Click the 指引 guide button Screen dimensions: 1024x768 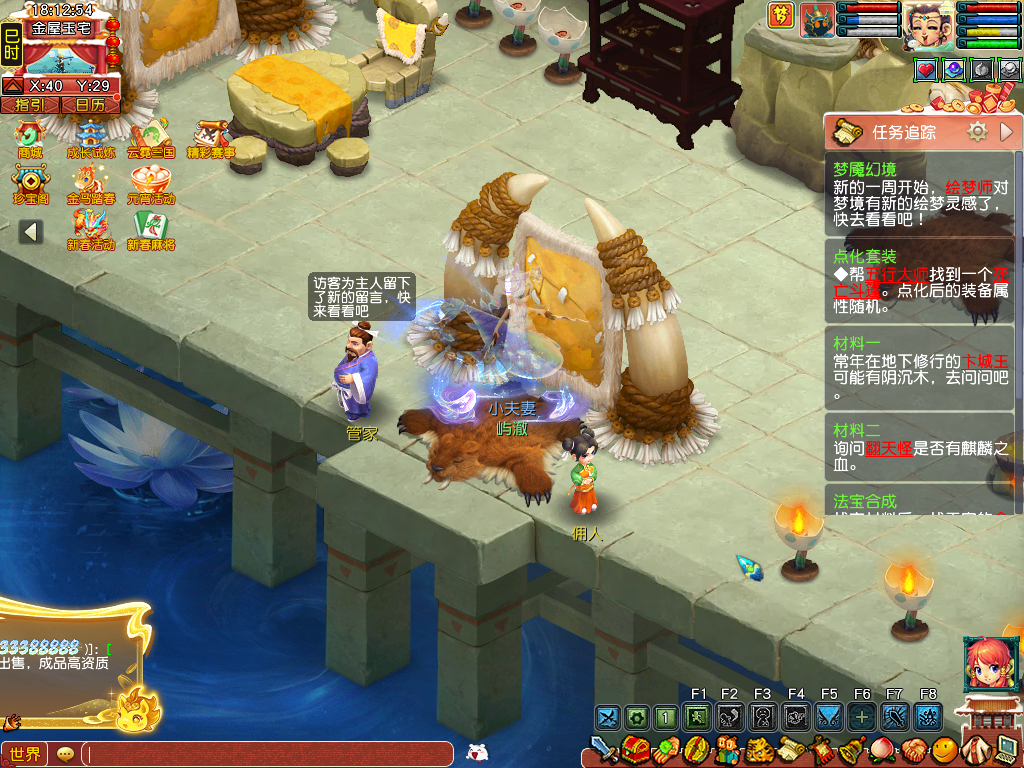(29, 104)
